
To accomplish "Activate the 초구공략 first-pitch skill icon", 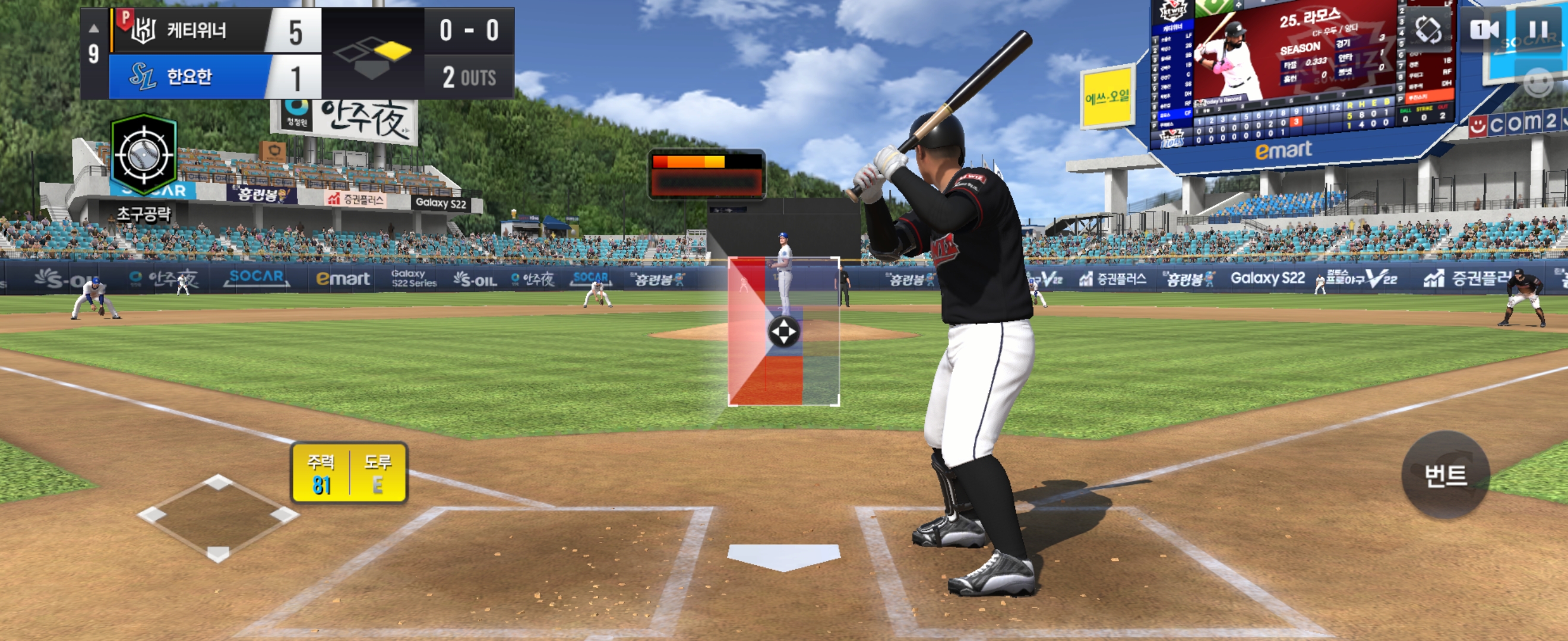I will (x=144, y=156).
